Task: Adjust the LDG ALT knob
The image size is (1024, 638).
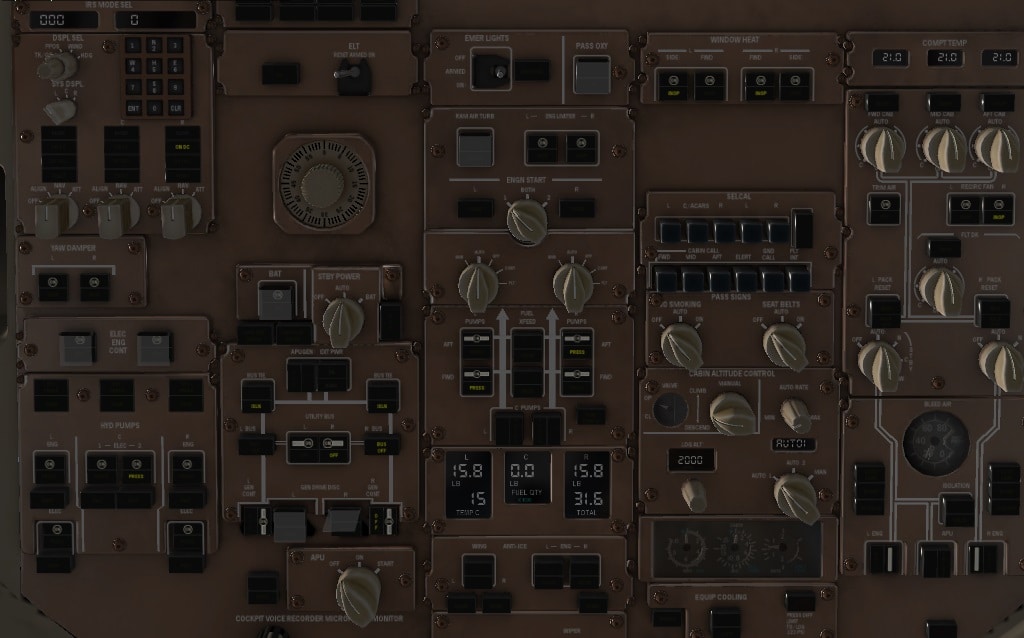Action: (693, 493)
